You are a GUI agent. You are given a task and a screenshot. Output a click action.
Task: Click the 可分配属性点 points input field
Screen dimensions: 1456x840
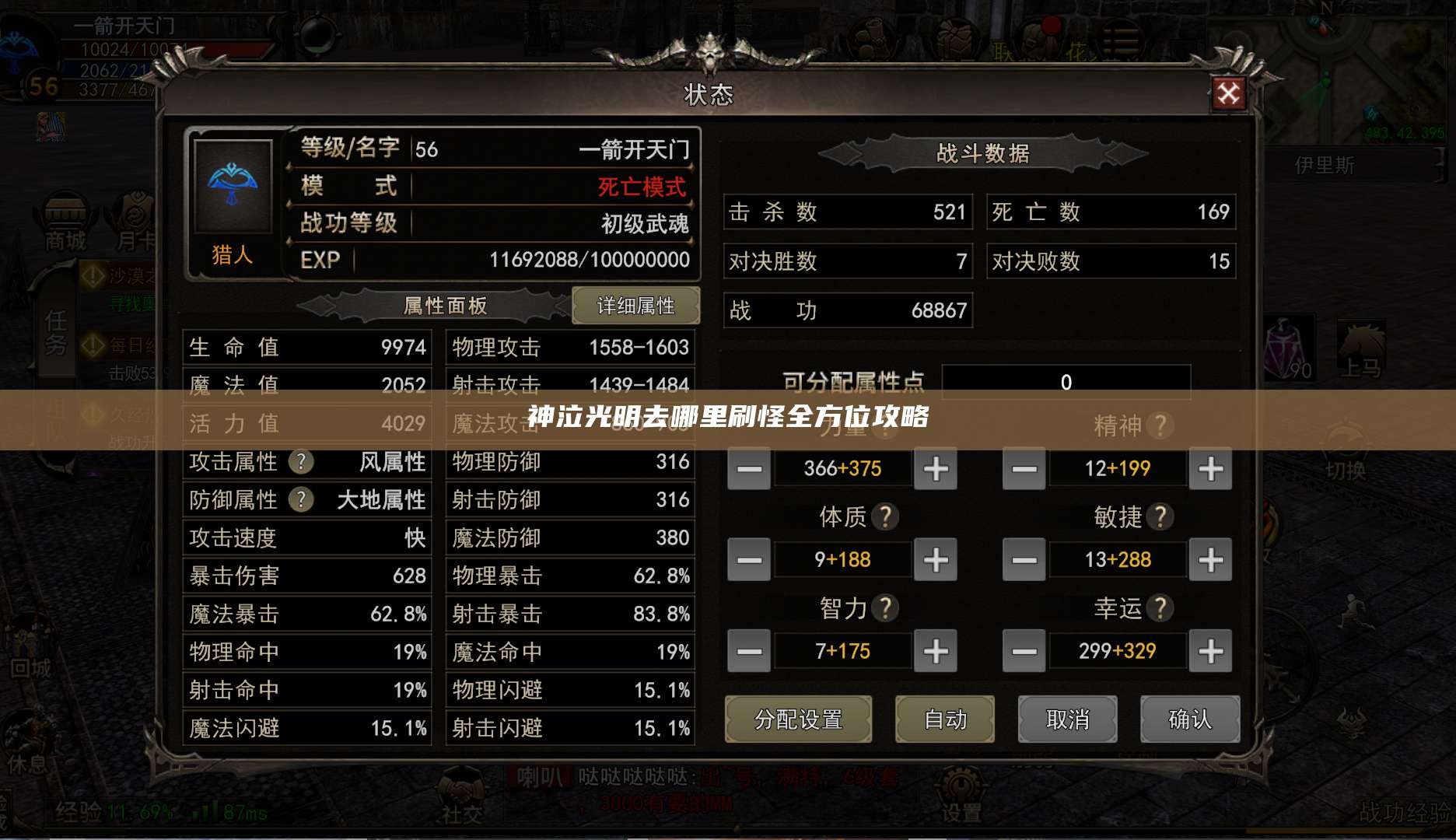[1066, 381]
